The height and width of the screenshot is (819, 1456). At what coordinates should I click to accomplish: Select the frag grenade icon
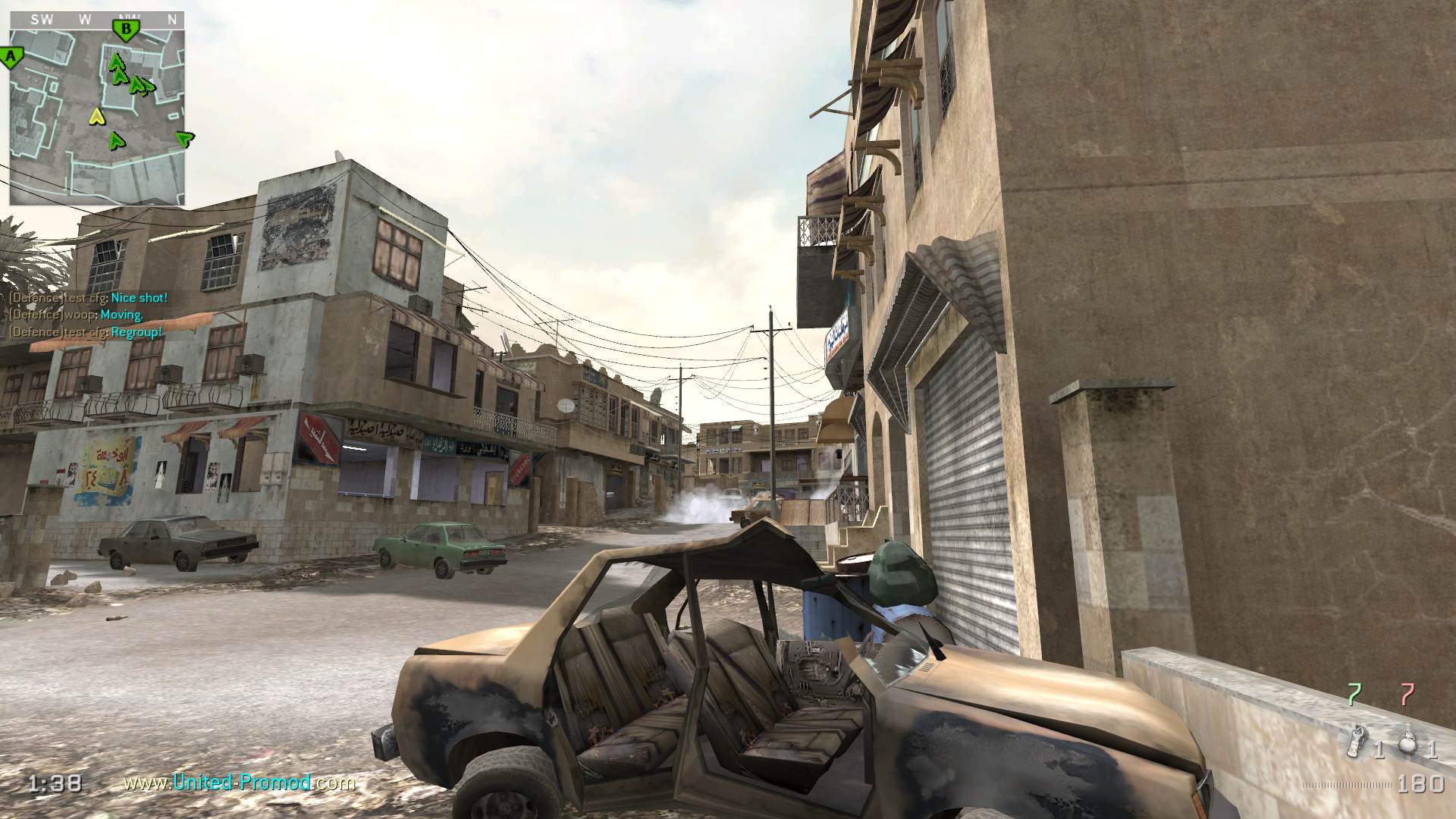[x=1407, y=743]
